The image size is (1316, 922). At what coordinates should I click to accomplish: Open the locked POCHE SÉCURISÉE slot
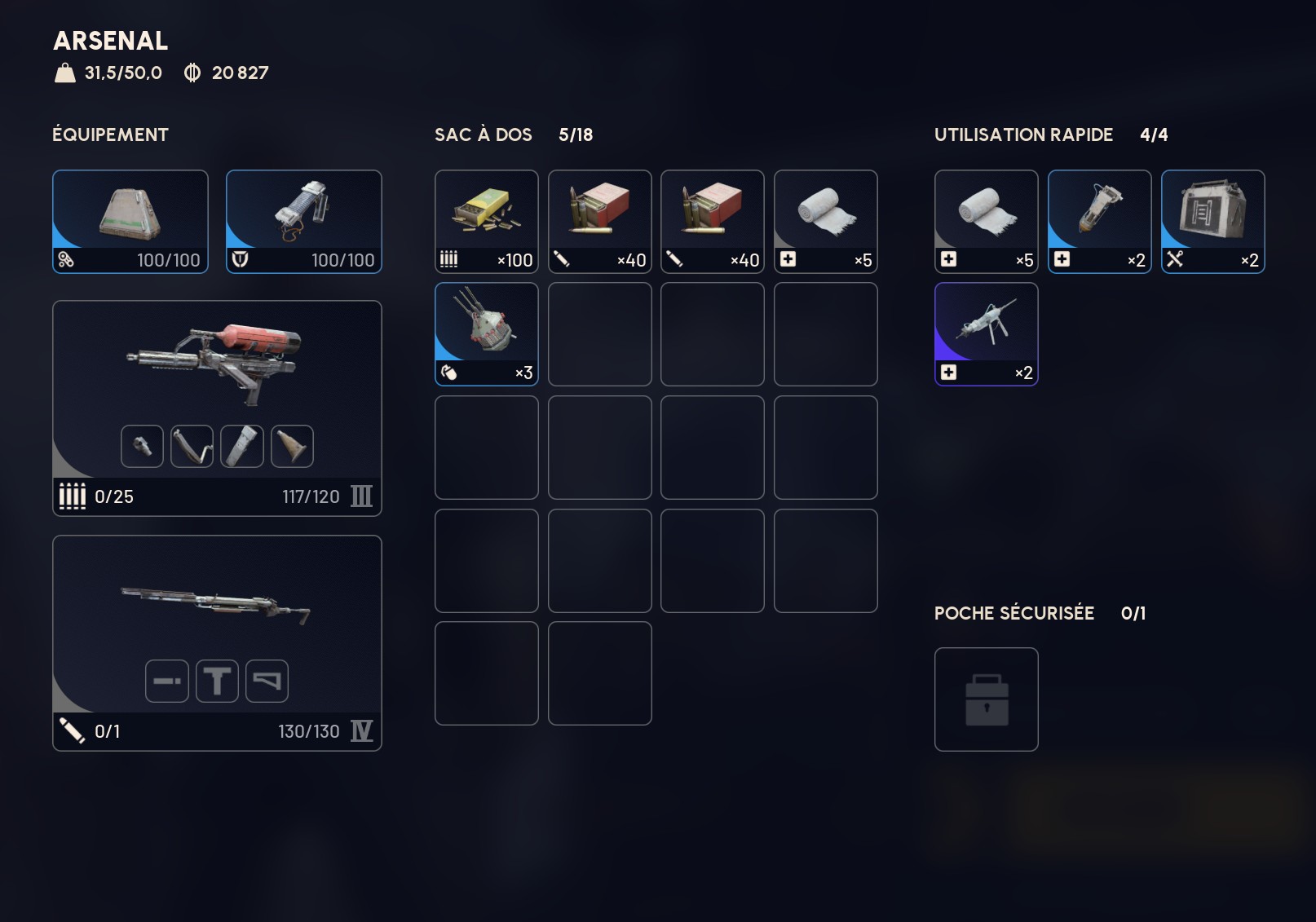[986, 699]
